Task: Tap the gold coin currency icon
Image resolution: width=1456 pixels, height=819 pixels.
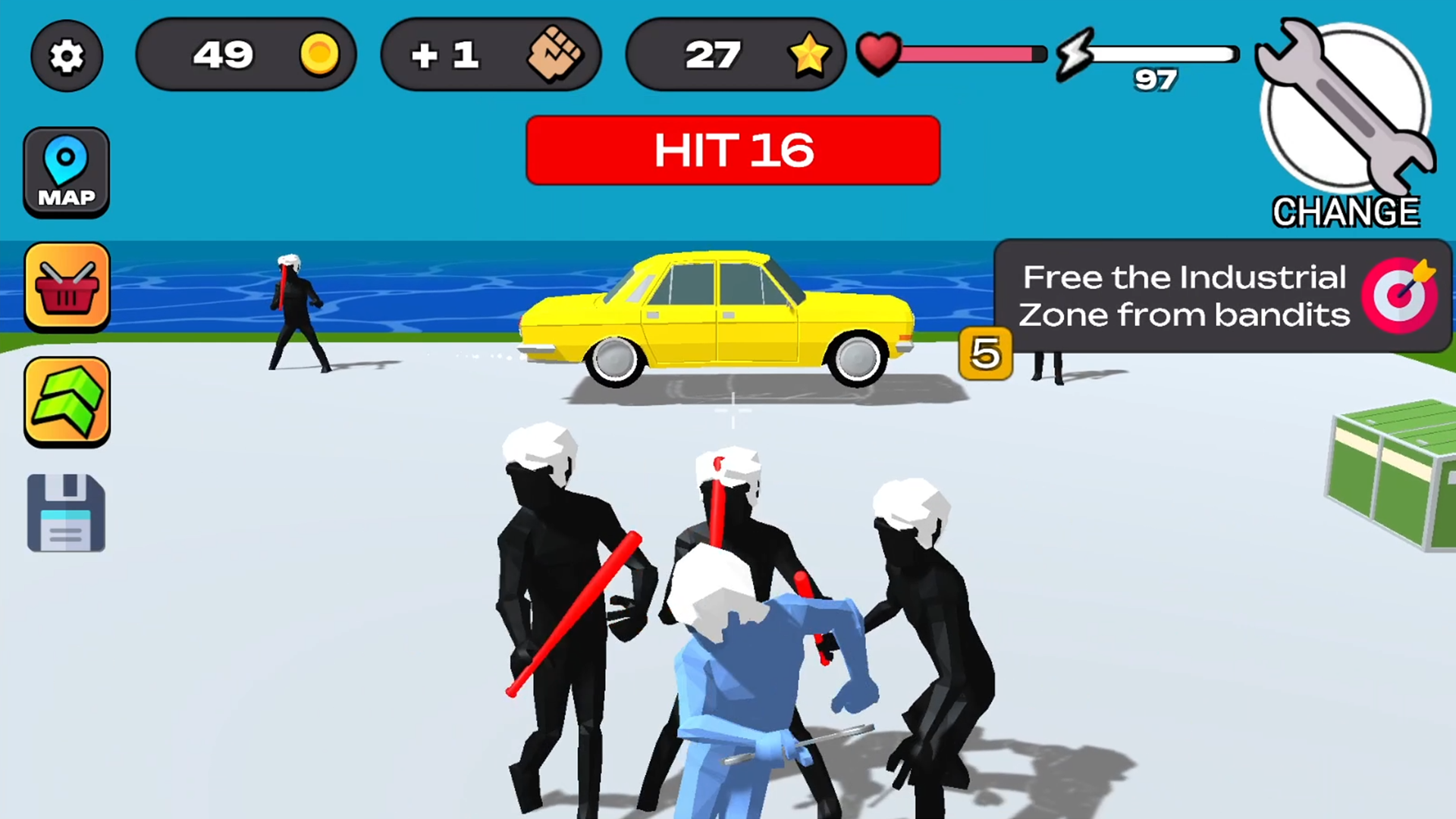Action: pyautogui.click(x=319, y=55)
